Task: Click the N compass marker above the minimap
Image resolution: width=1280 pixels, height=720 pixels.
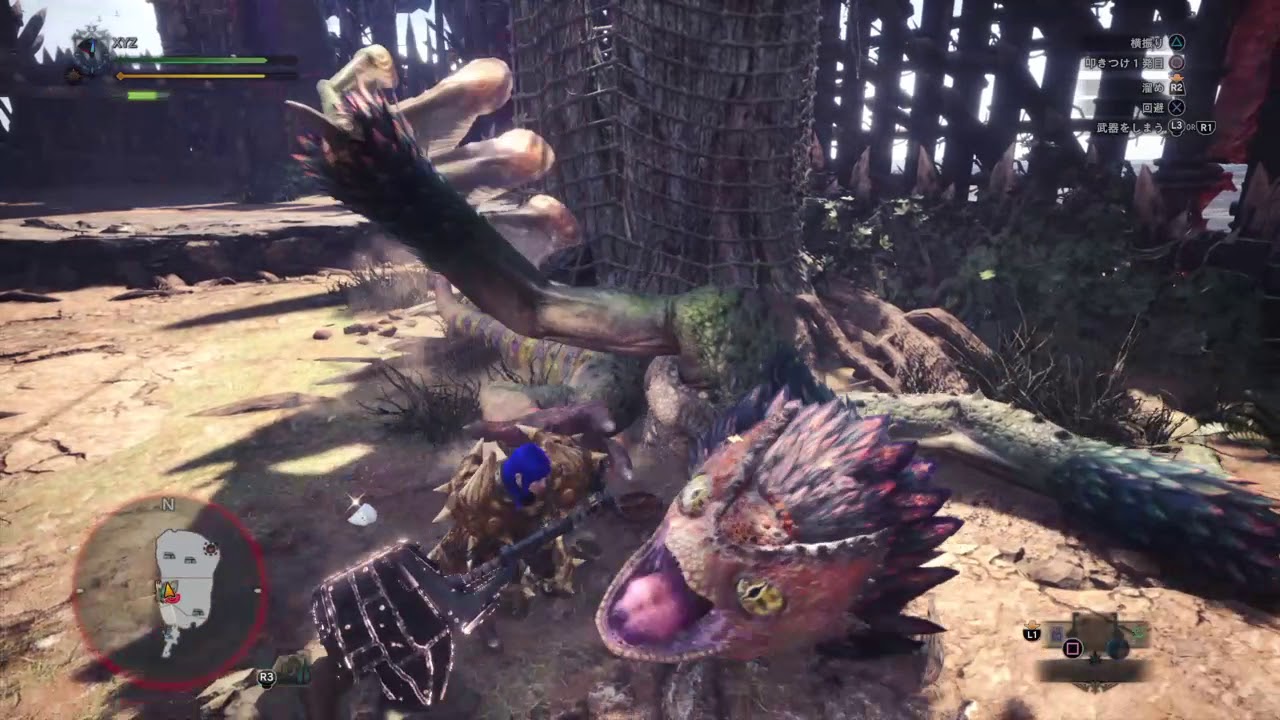Action: click(x=167, y=504)
